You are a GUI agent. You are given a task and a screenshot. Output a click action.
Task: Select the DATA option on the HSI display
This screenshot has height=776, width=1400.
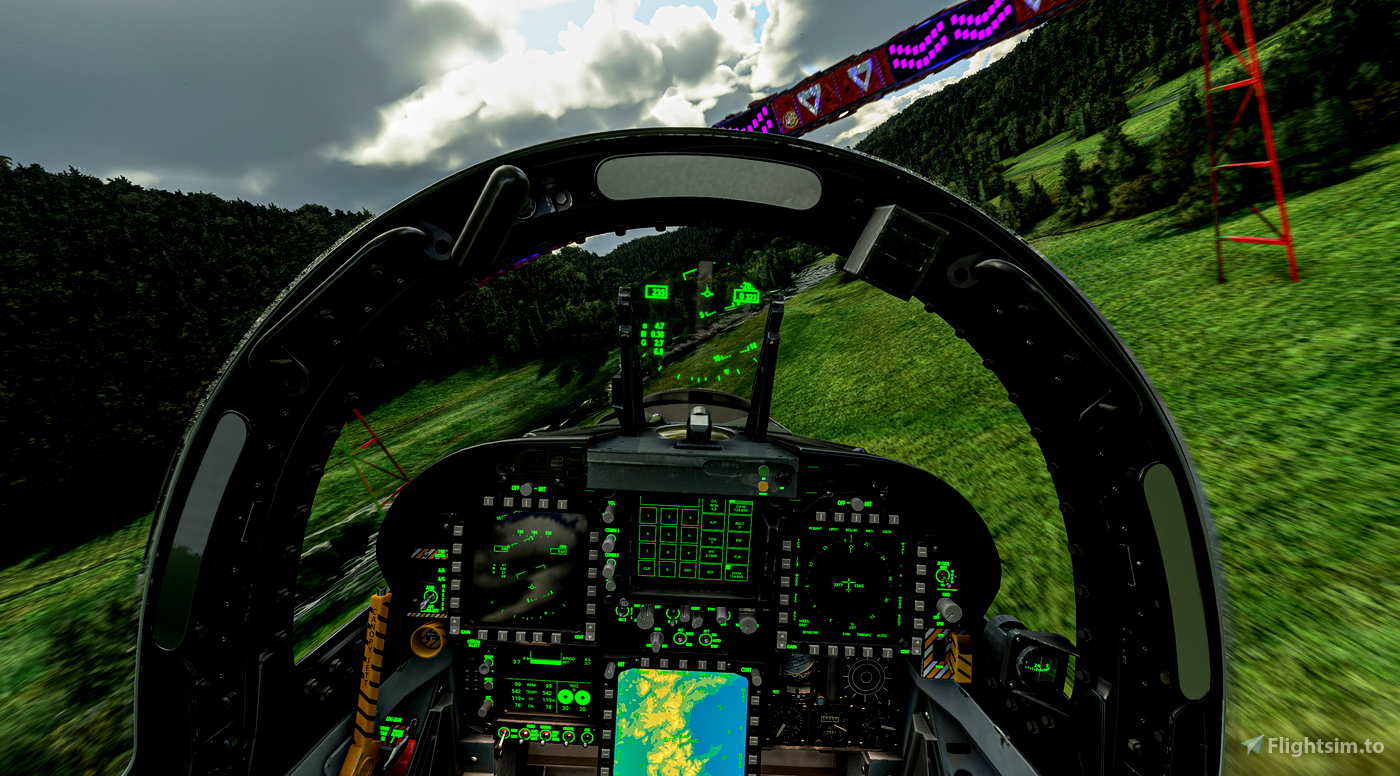[x=893, y=518]
